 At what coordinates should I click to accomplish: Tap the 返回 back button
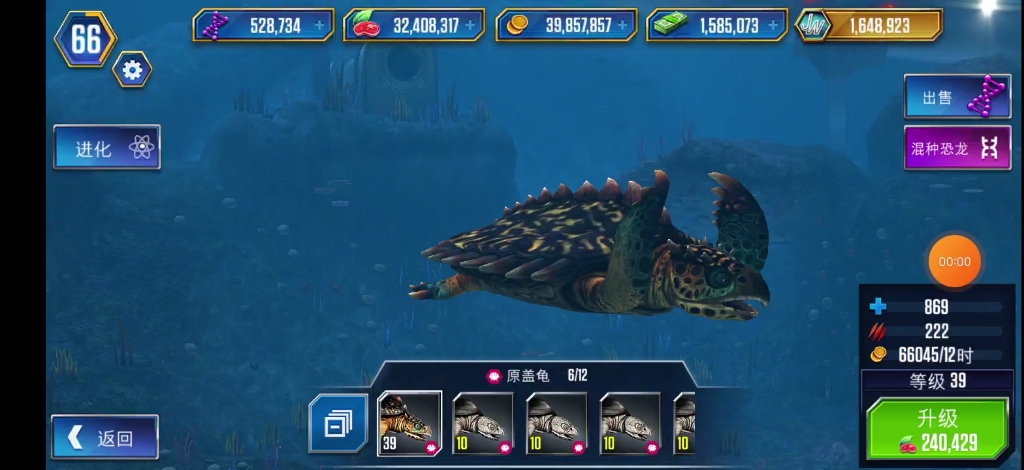point(105,437)
